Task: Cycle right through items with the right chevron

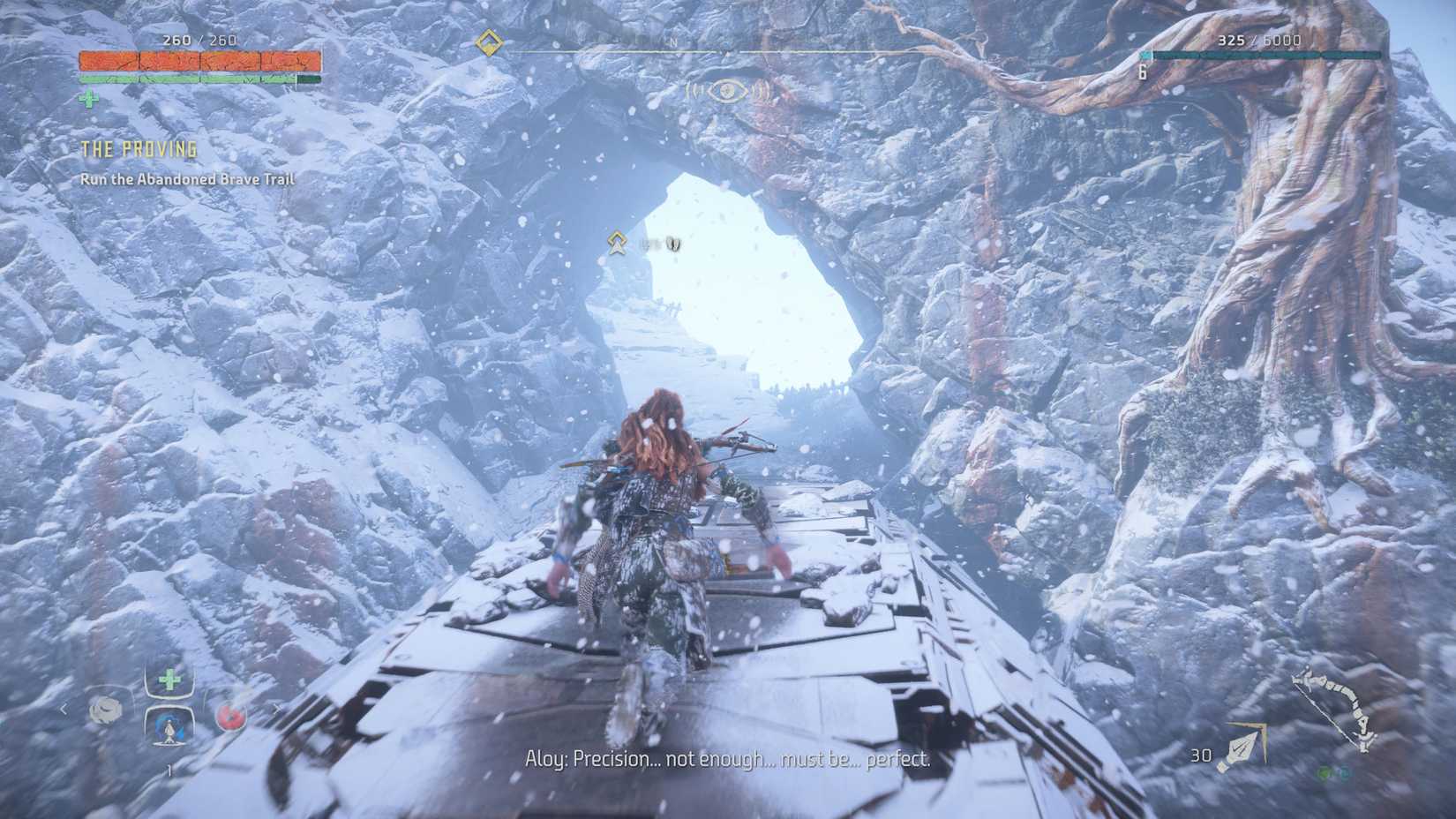Action: click(x=278, y=709)
